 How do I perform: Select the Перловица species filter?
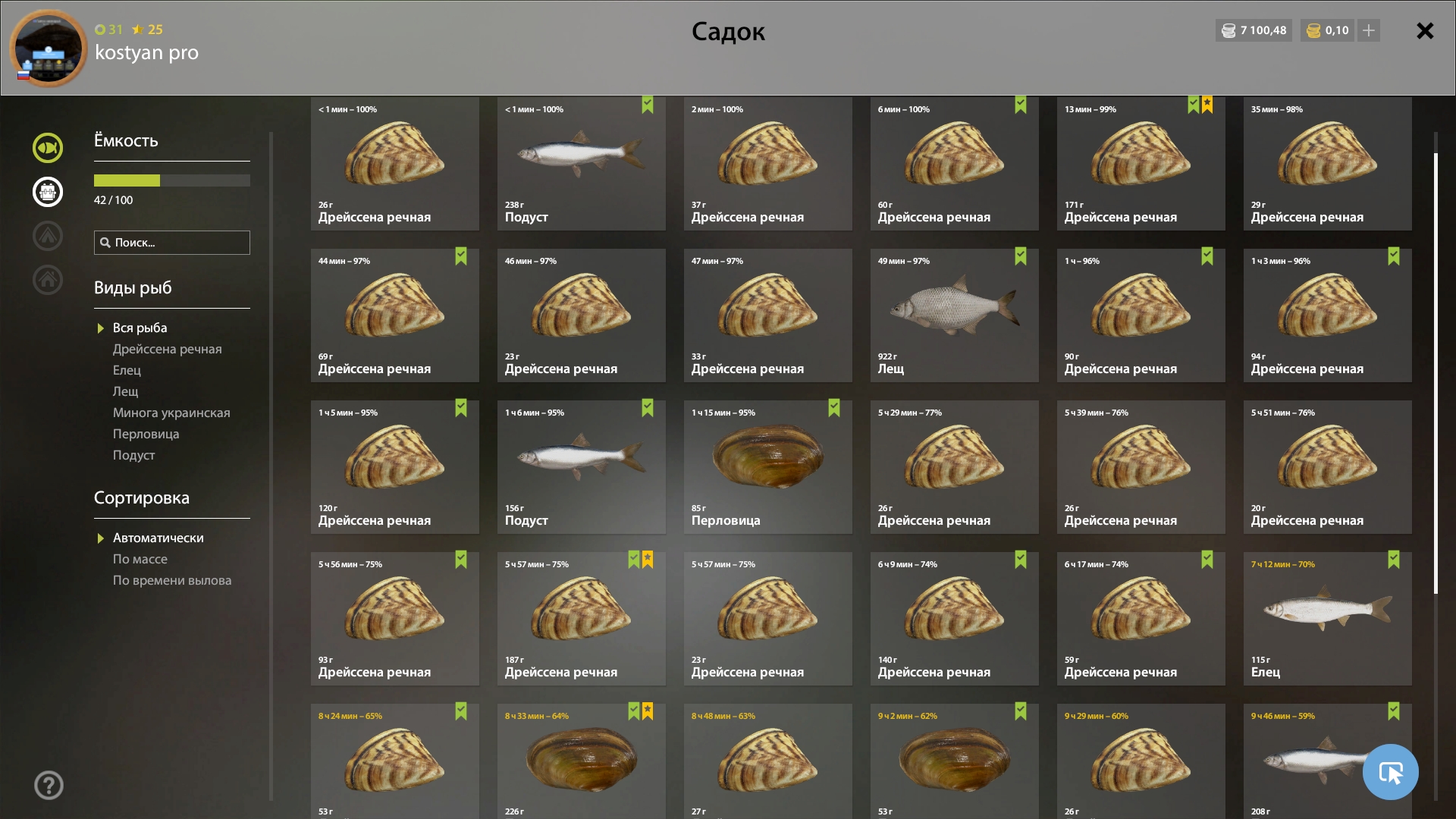[x=146, y=434]
